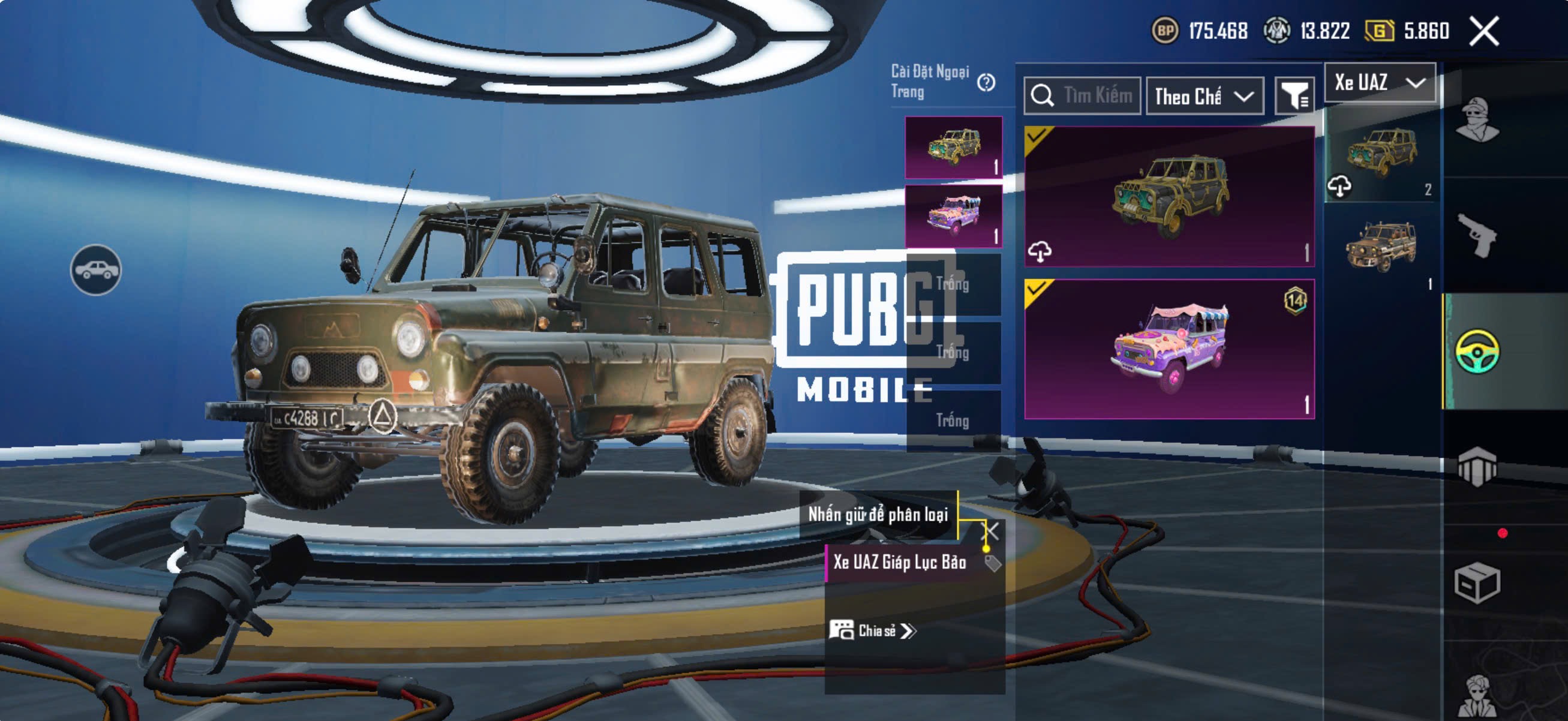Choose the gold UAZ in the equipped slot

(953, 147)
